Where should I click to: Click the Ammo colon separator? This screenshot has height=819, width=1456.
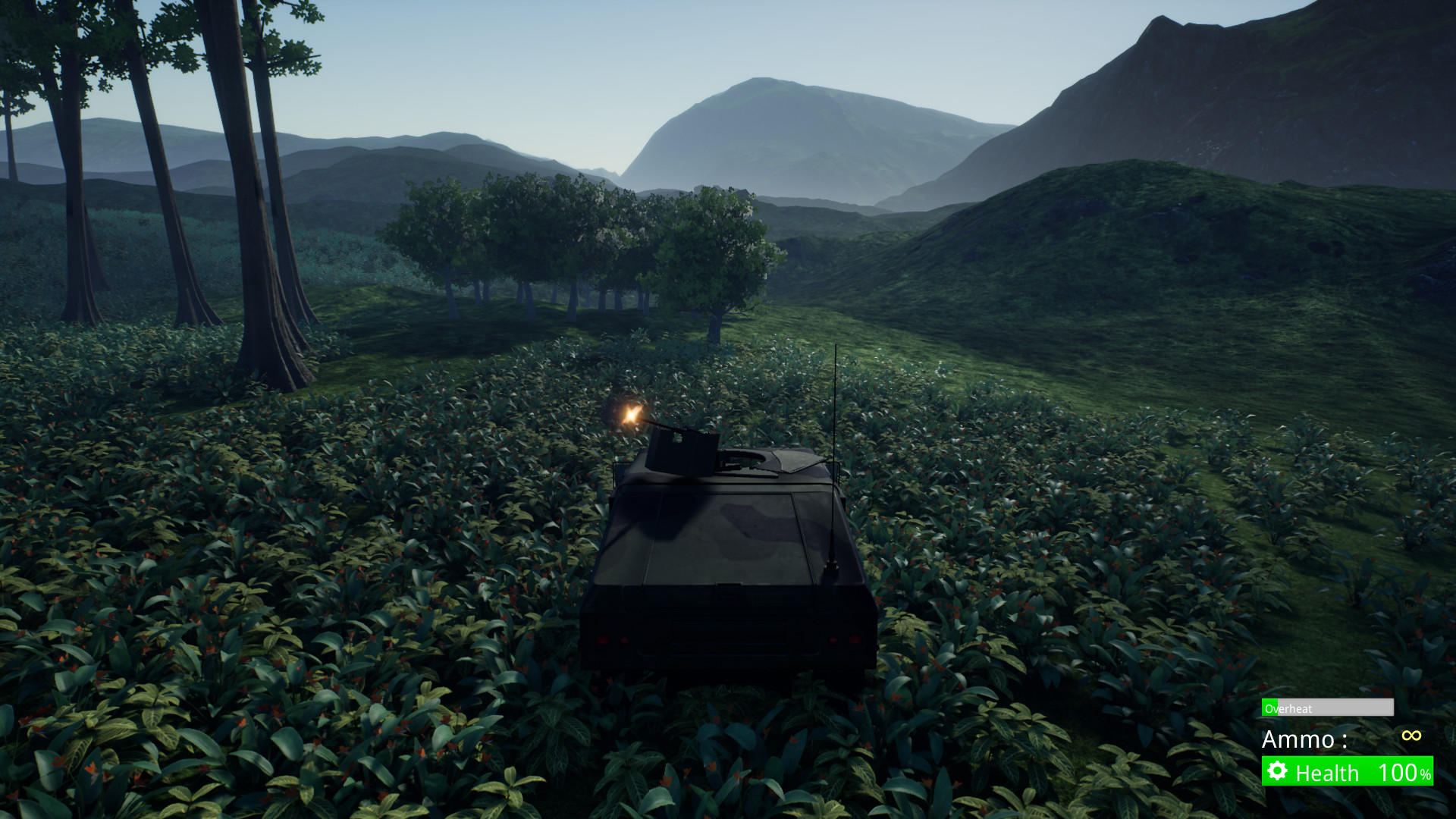(x=1345, y=740)
